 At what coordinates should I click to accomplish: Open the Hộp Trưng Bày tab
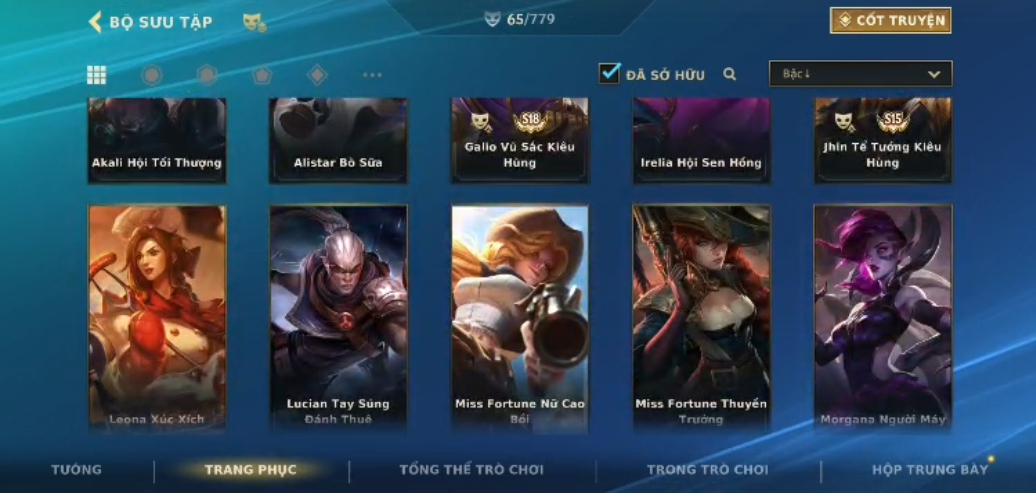pos(929,470)
